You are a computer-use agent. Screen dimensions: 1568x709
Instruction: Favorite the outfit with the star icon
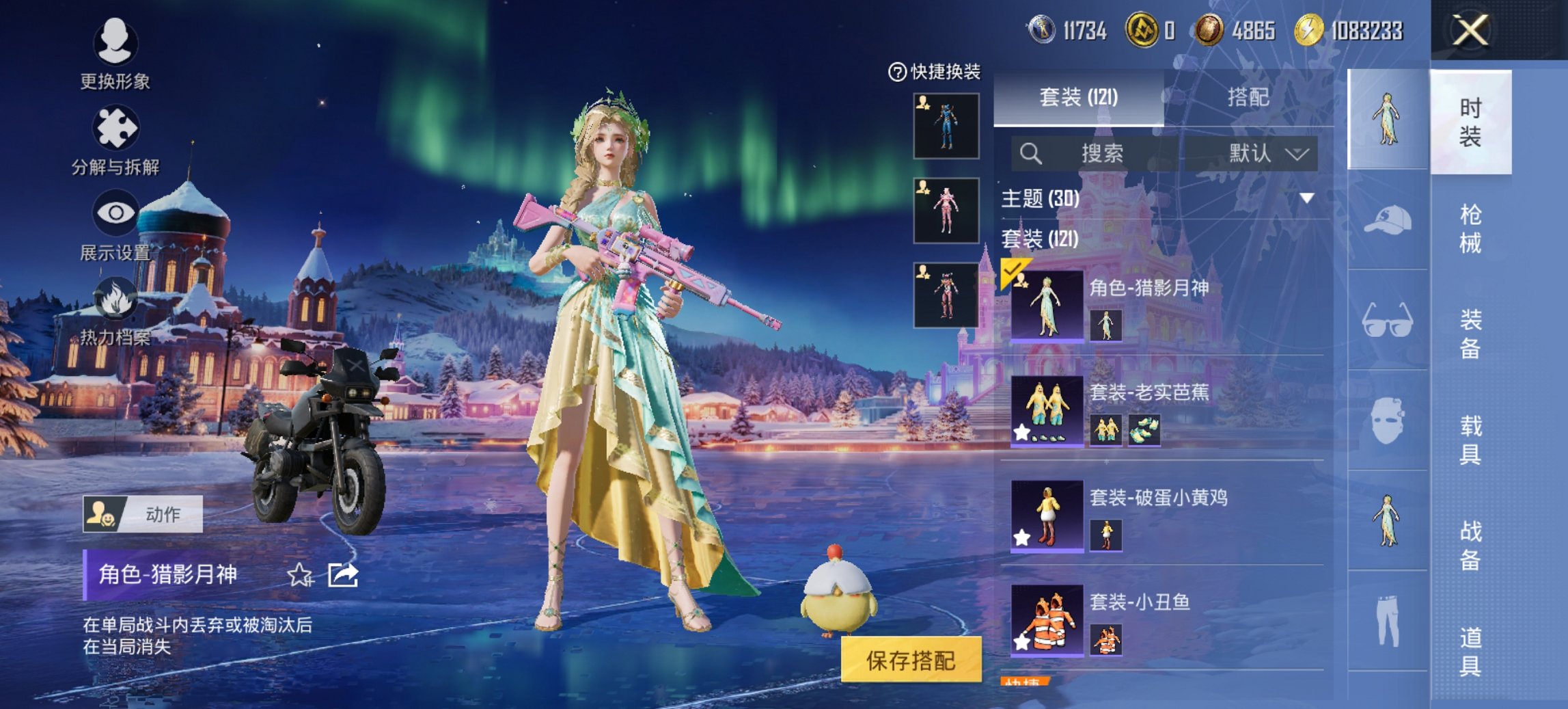(x=299, y=575)
